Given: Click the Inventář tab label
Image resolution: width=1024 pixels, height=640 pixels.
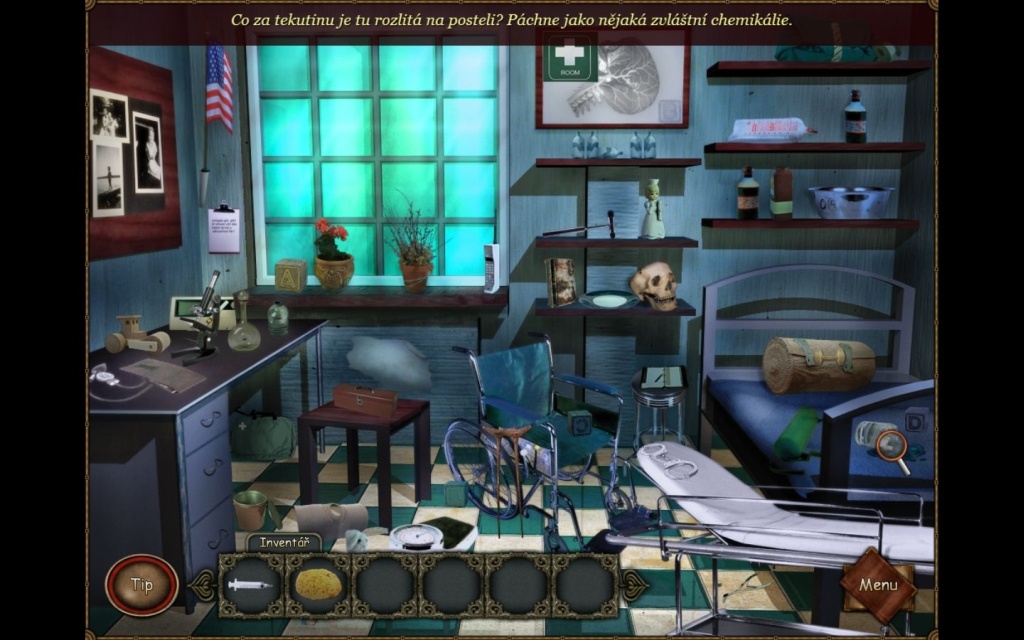Looking at the screenshot, I should 284,543.
